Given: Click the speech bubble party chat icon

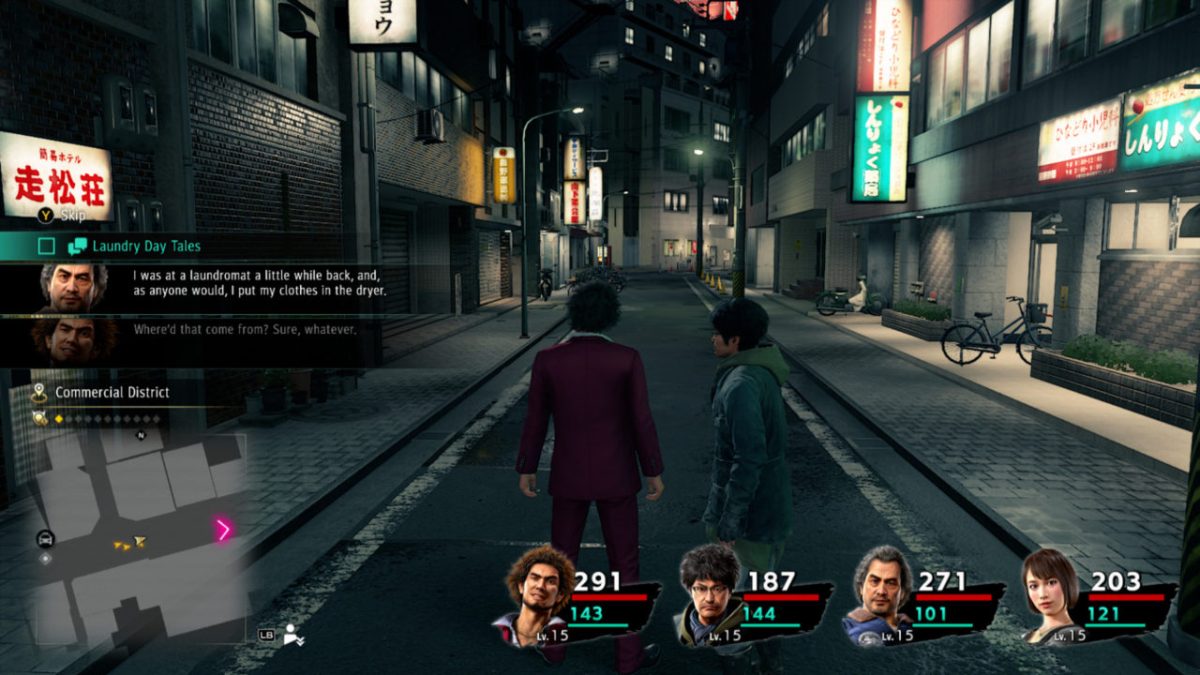Looking at the screenshot, I should click(x=77, y=246).
